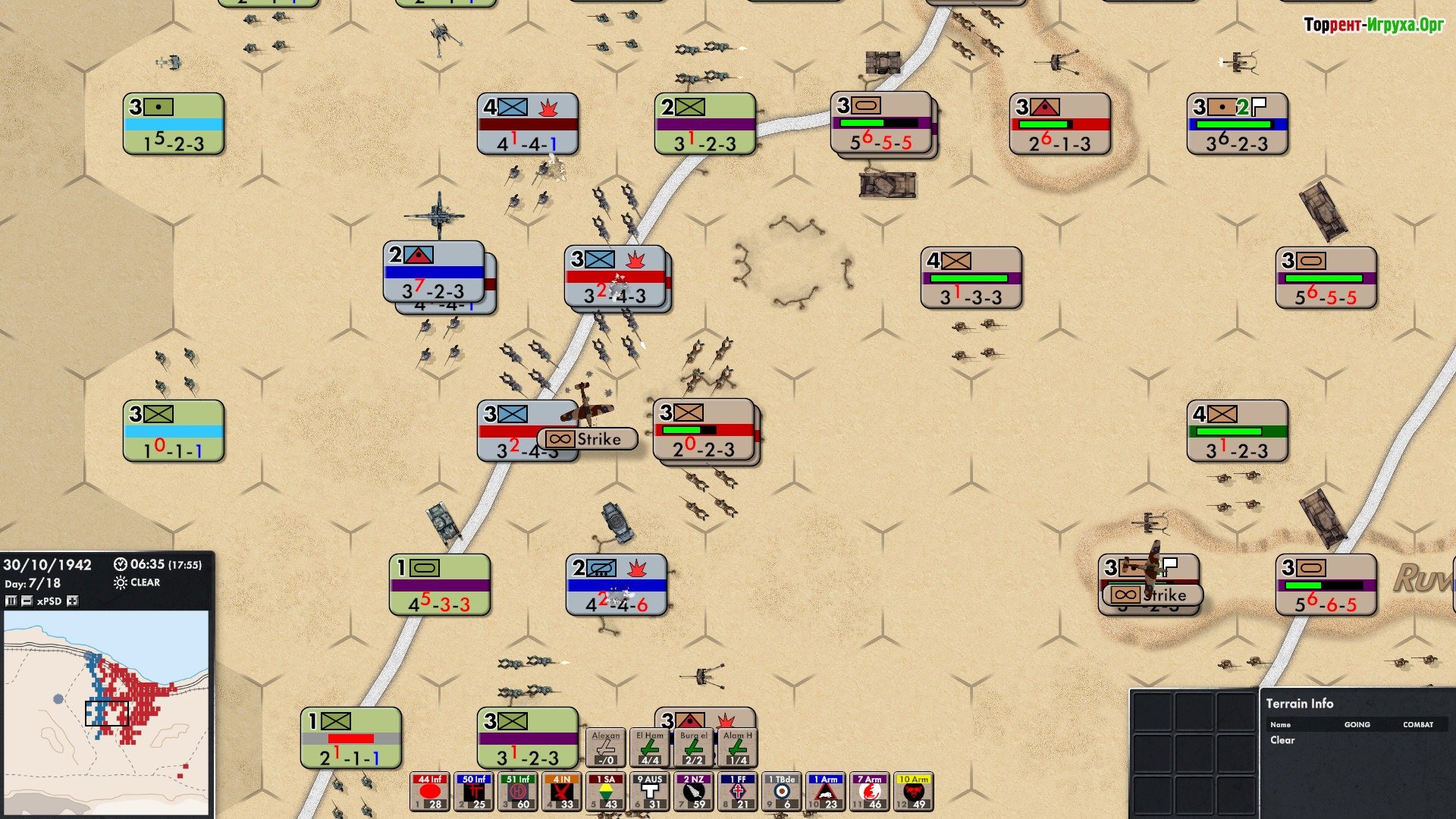Screen dimensions: 1456x819
Task: Choose the 2 NZ division button
Action: (694, 792)
